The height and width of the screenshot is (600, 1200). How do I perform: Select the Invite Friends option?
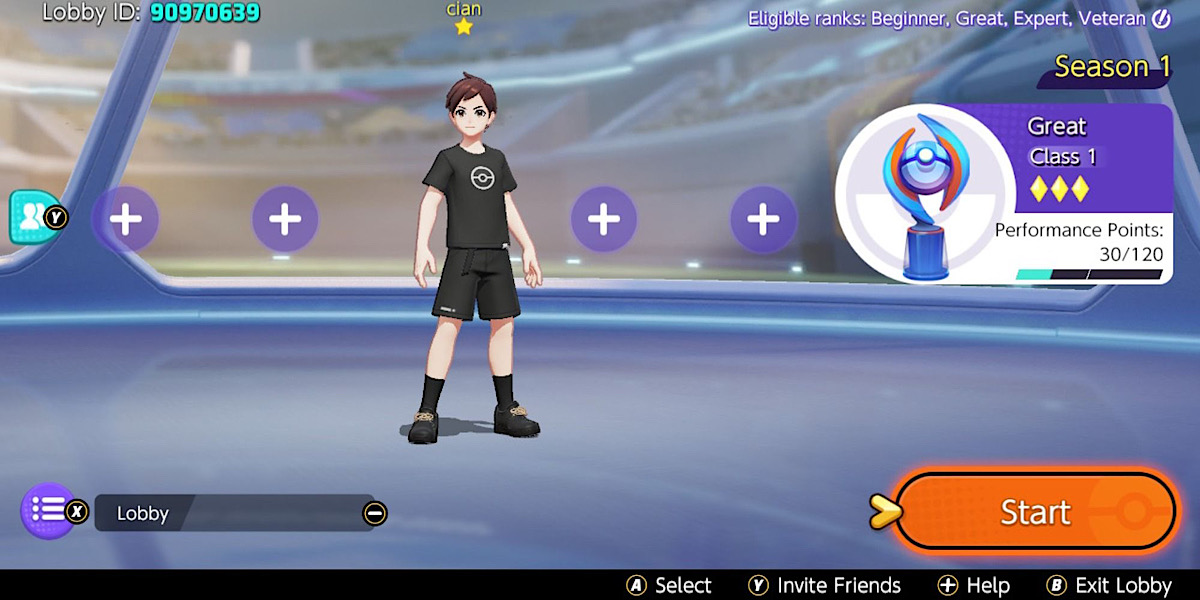click(x=825, y=586)
